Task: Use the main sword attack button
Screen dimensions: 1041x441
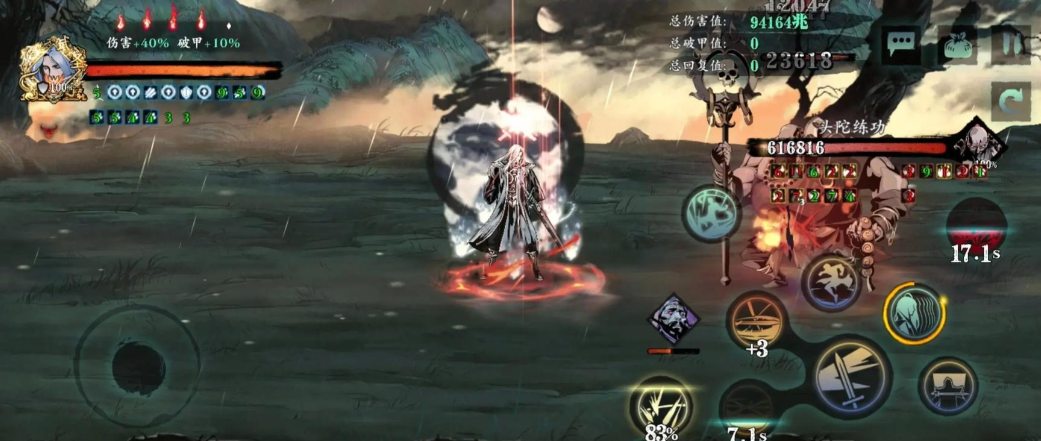Action: (x=850, y=375)
